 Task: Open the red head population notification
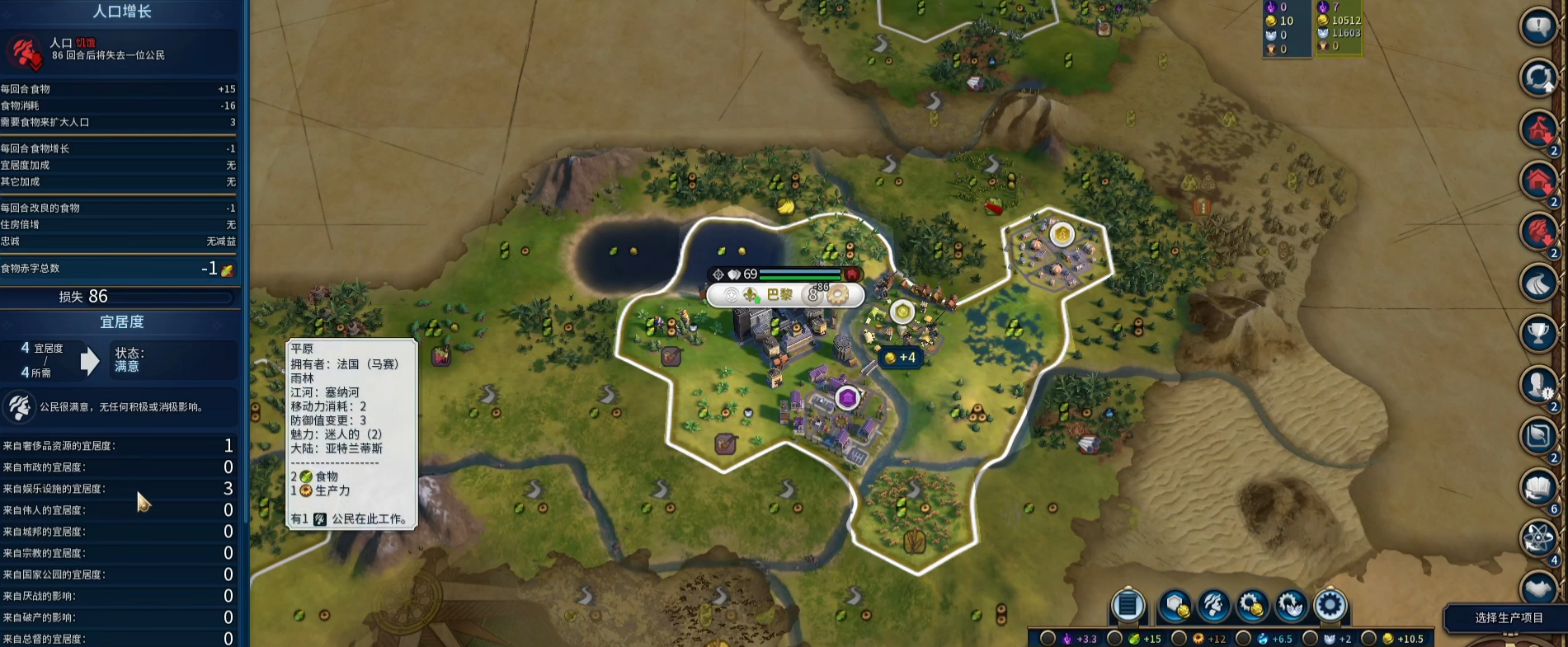point(1538,232)
